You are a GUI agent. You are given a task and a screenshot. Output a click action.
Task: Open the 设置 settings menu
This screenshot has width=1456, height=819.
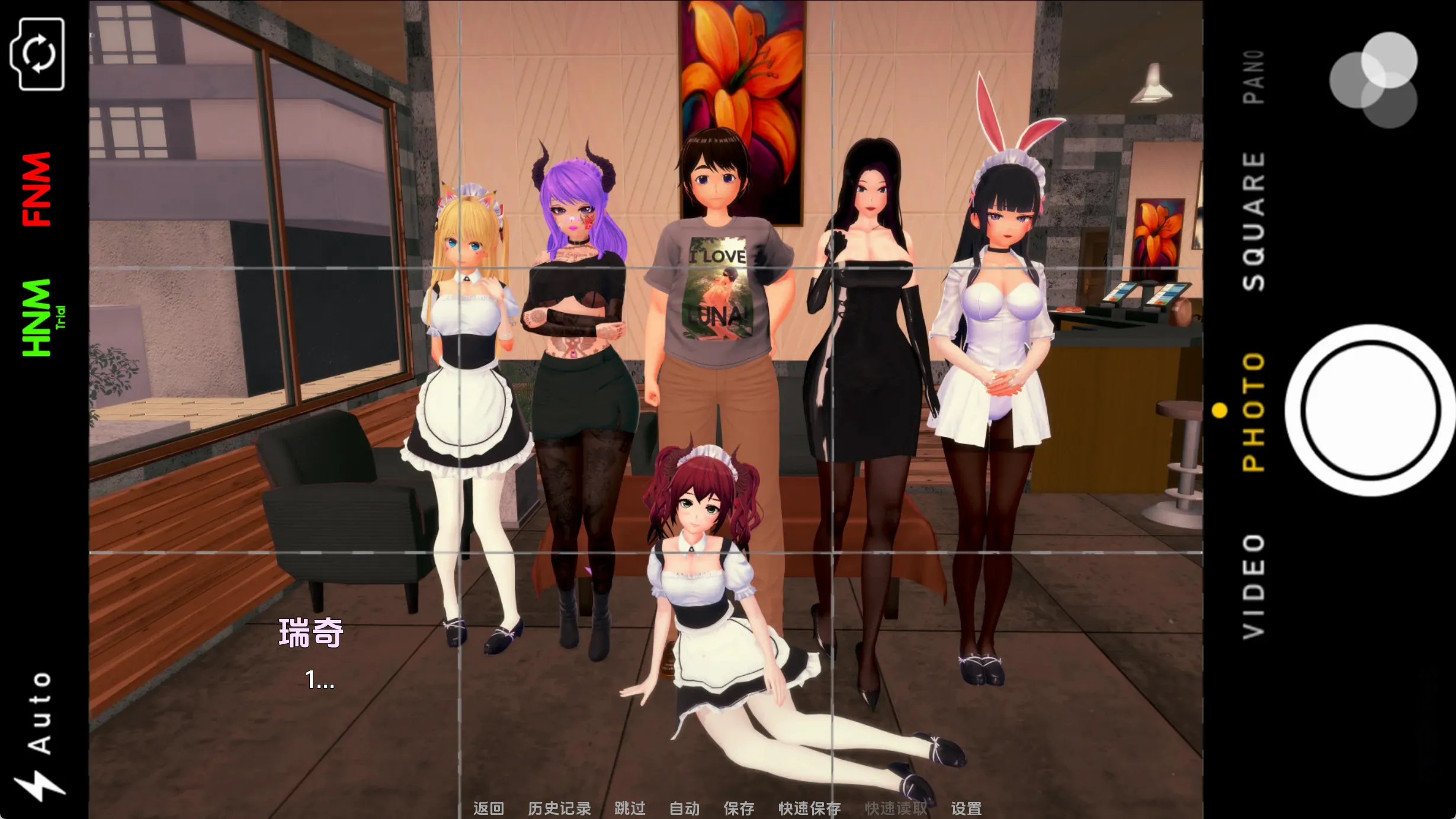click(966, 808)
